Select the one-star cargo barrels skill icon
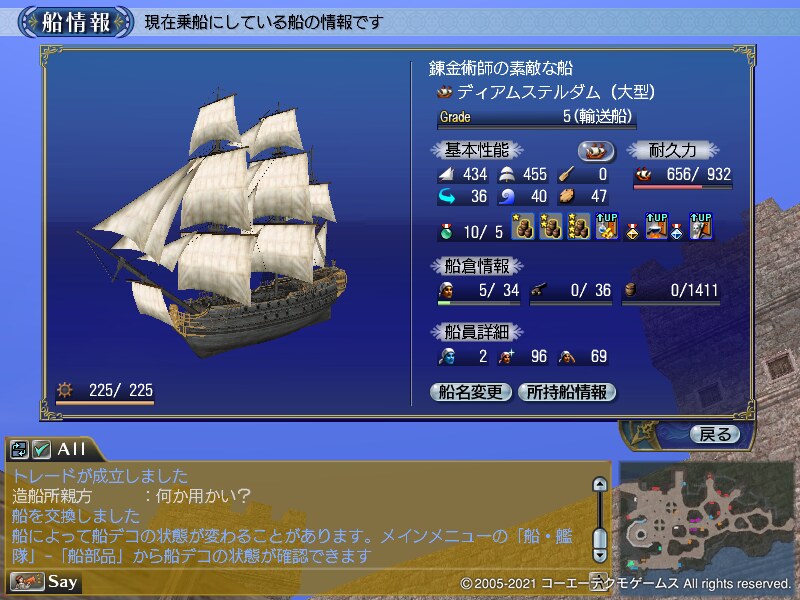Image resolution: width=800 pixels, height=600 pixels. tap(524, 229)
